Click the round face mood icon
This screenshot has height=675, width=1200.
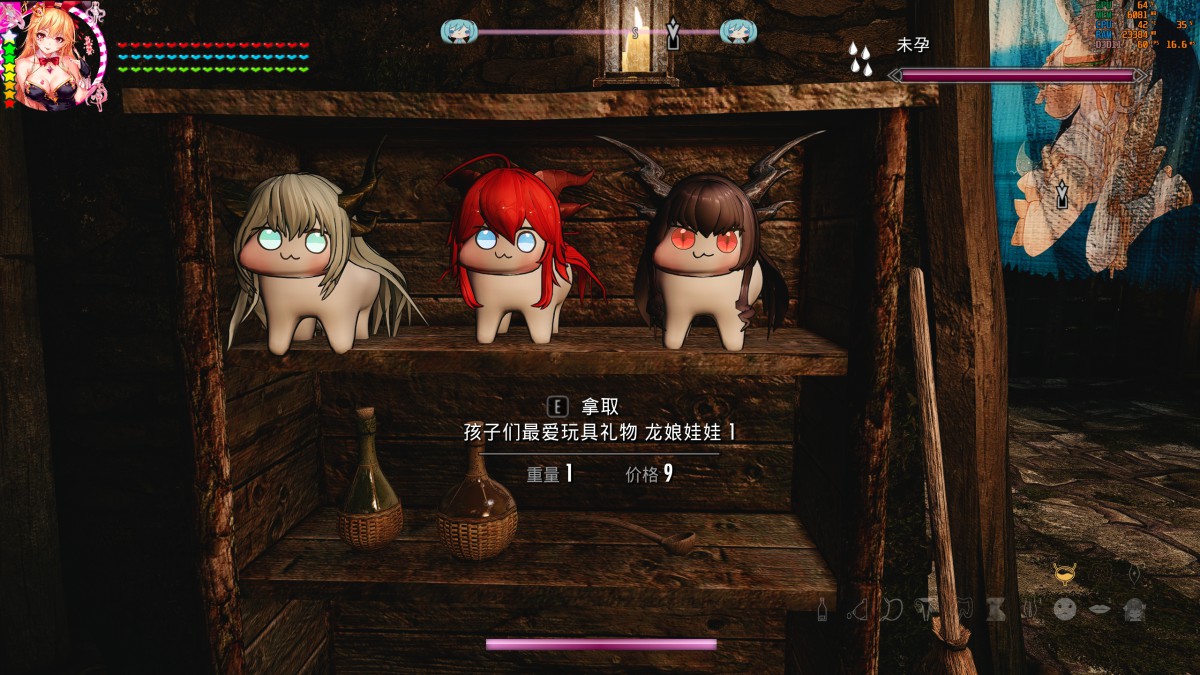1065,608
